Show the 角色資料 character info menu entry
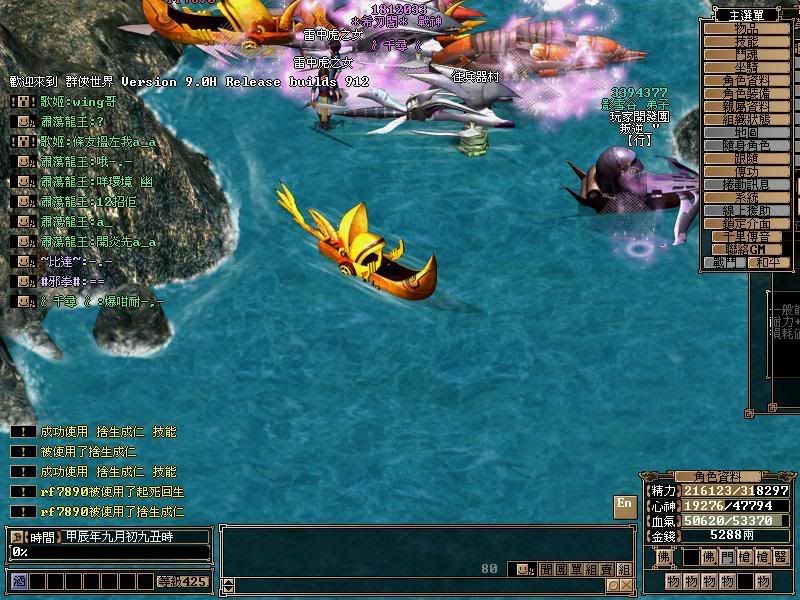Viewport: 800px width, 600px height. click(747, 81)
